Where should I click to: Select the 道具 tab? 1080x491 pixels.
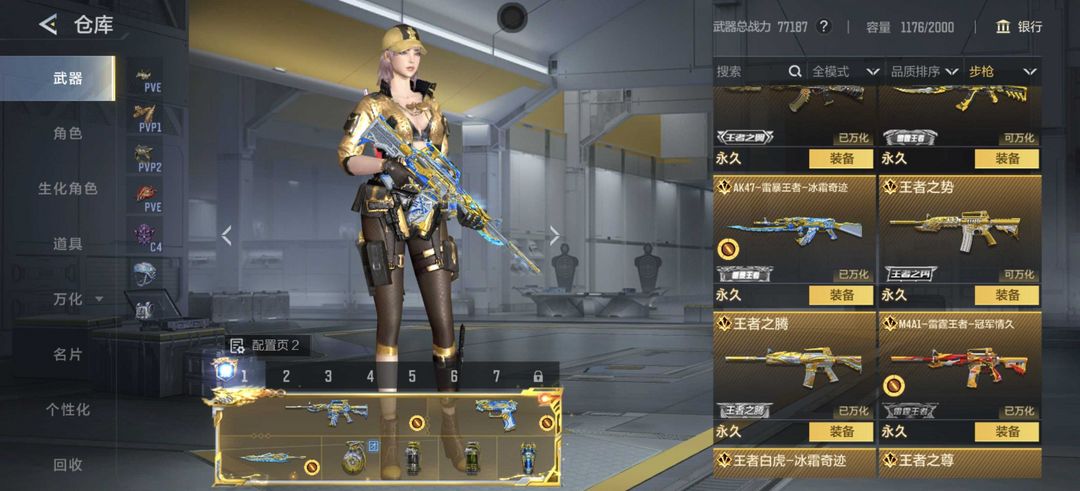pyautogui.click(x=68, y=243)
